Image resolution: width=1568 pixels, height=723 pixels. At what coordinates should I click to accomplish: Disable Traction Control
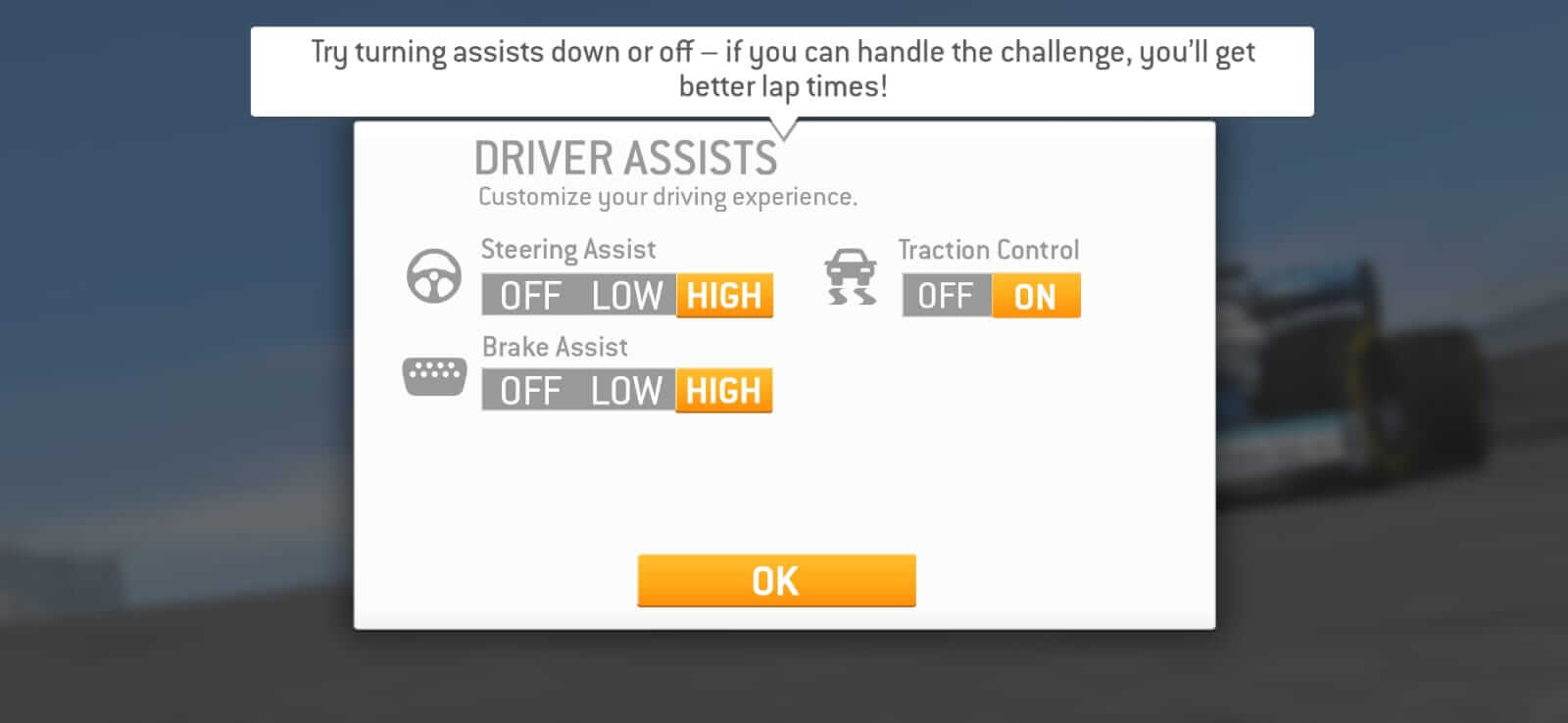coord(945,295)
